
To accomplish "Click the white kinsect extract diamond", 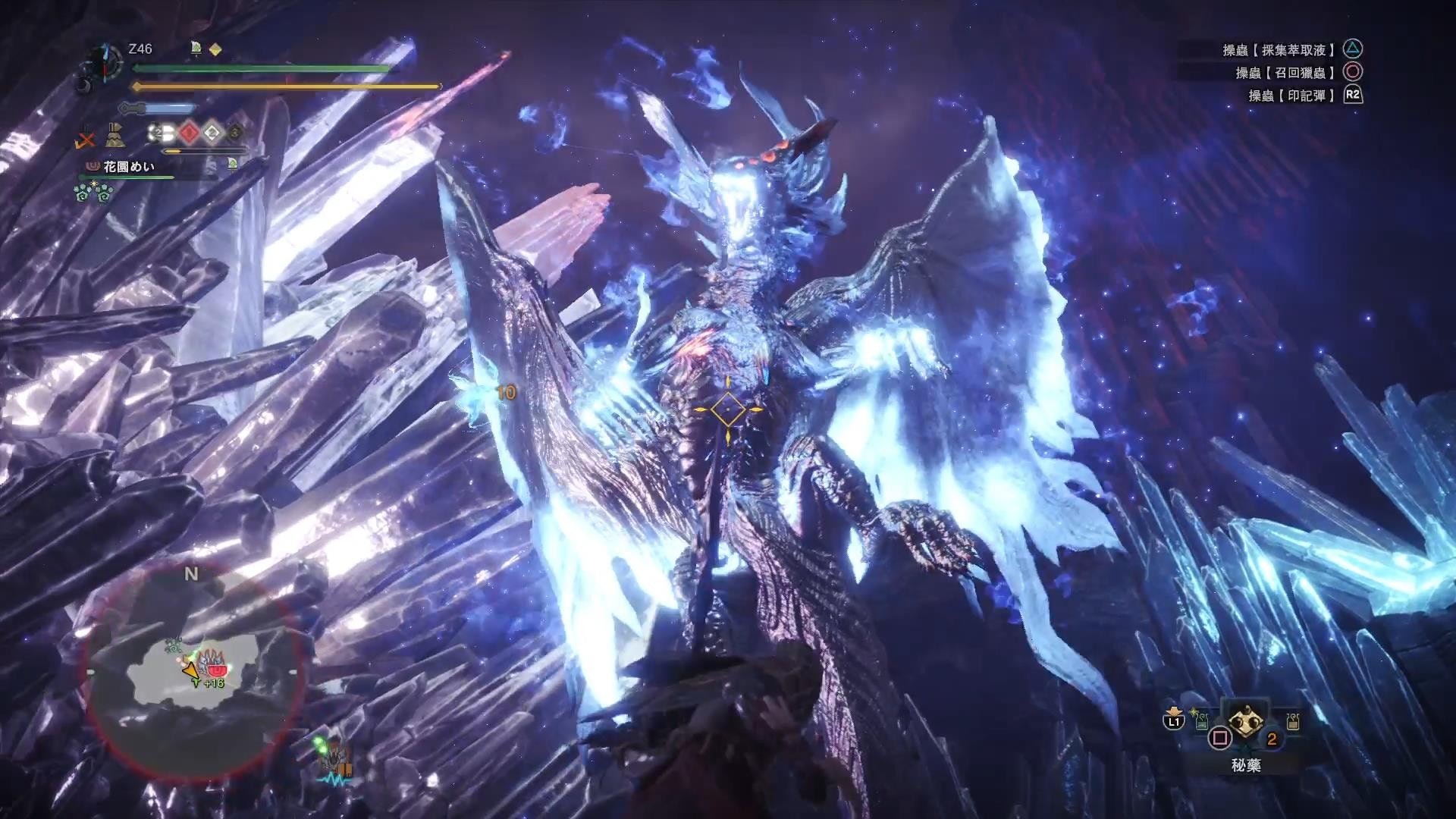I will point(212,133).
